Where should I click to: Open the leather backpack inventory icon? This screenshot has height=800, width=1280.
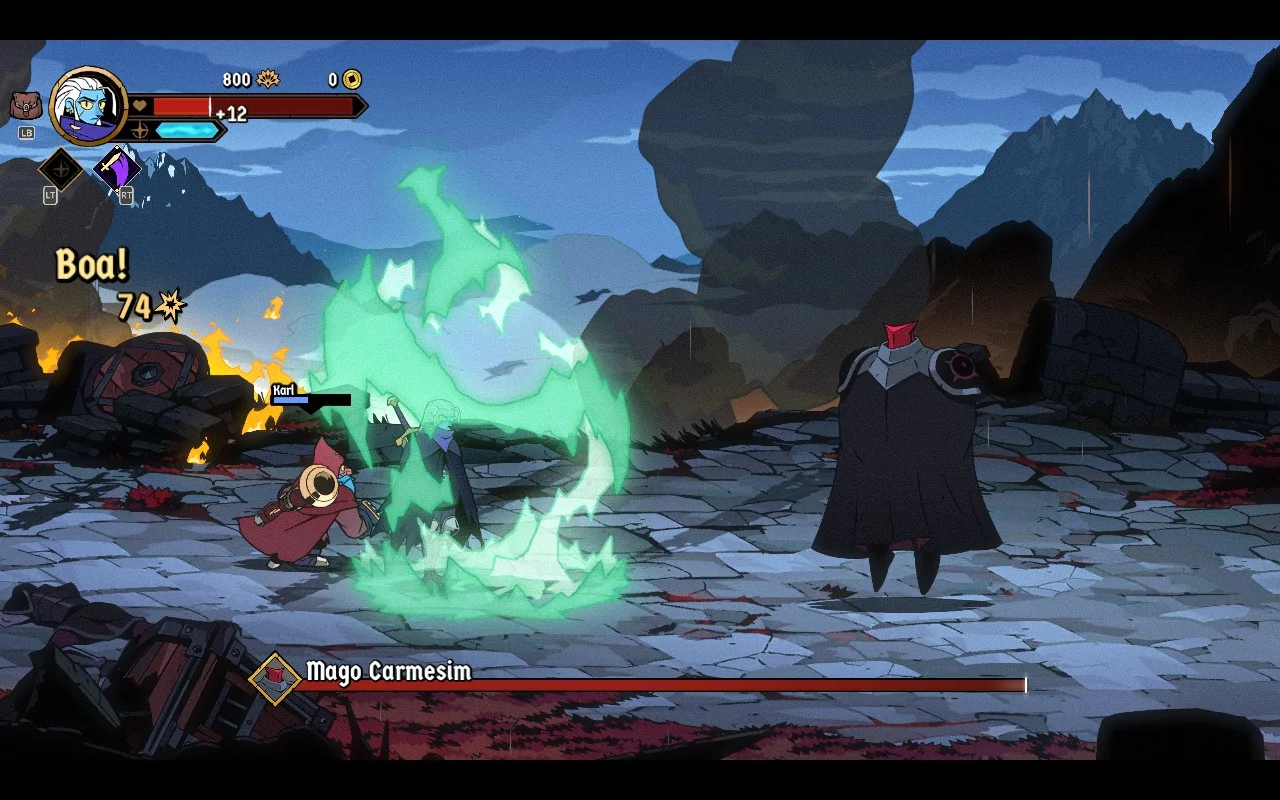(26, 105)
